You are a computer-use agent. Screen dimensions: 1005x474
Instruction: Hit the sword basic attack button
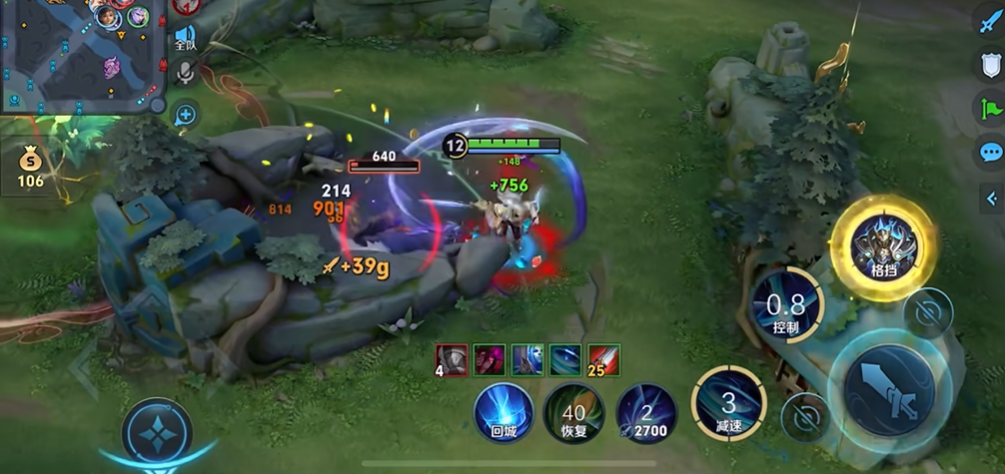click(888, 388)
